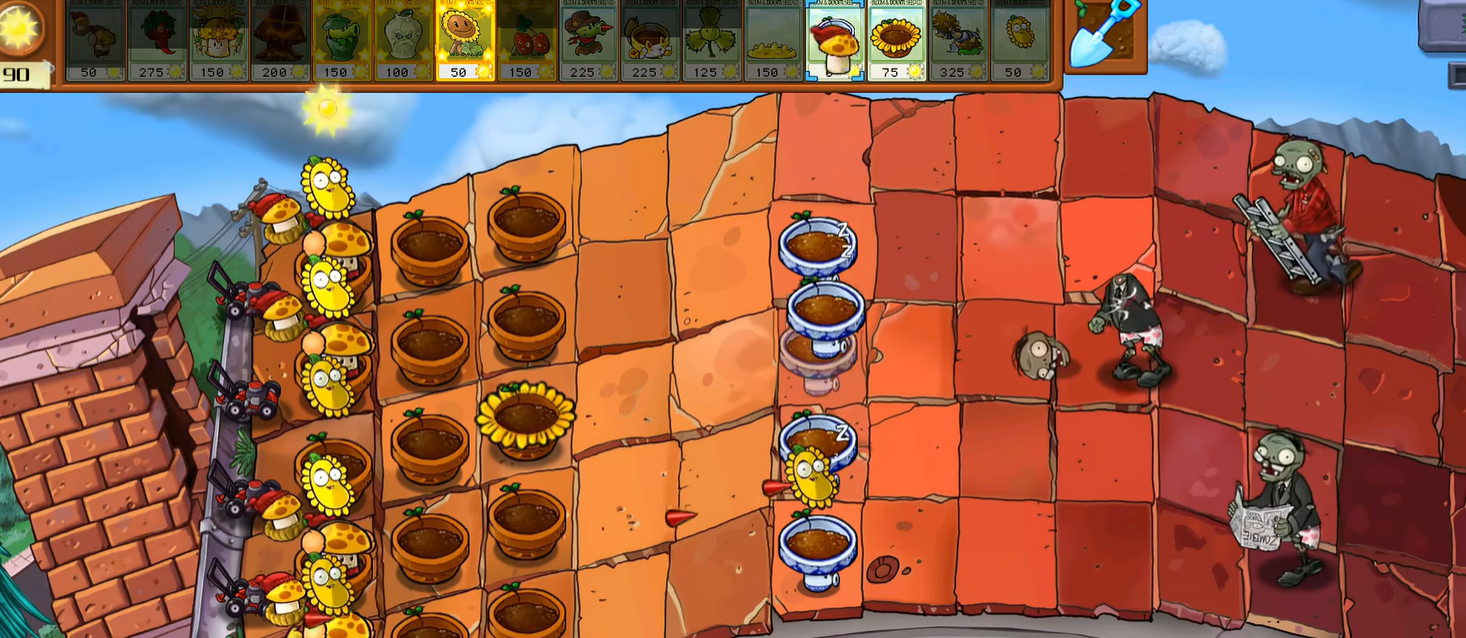Choose the green pea-in-pot seed packet

pyautogui.click(x=342, y=40)
